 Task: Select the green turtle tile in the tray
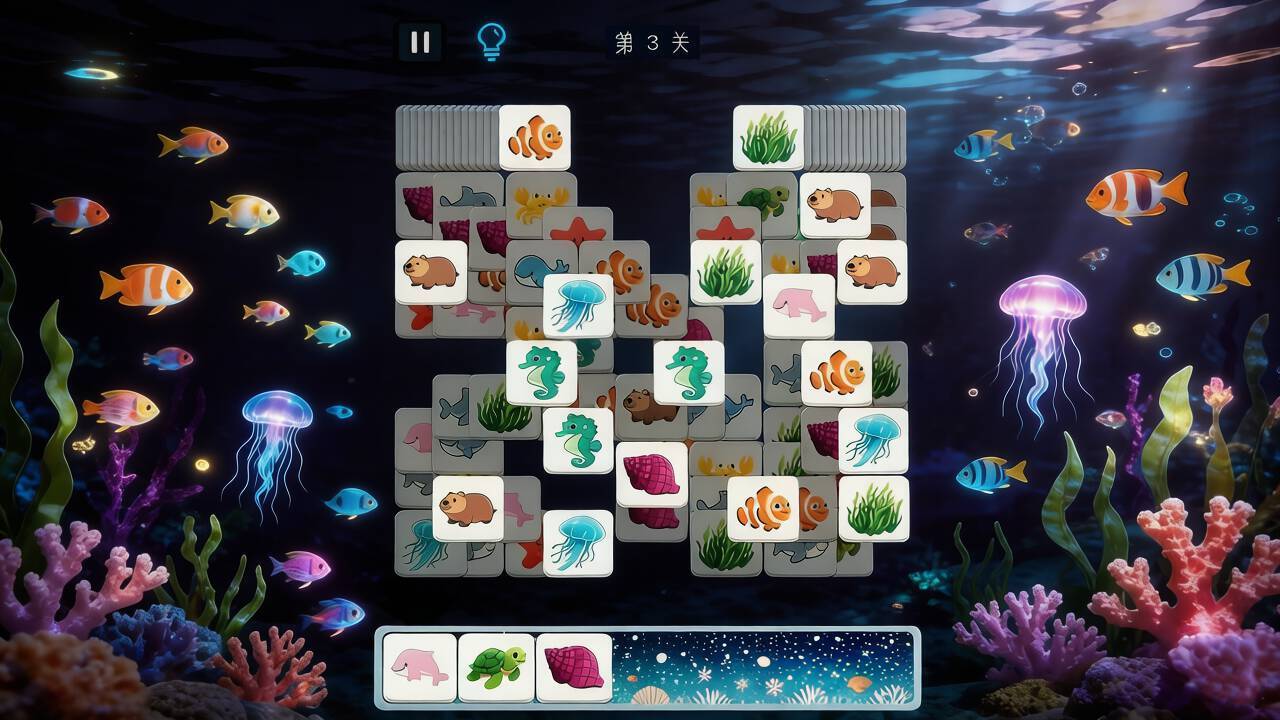496,667
